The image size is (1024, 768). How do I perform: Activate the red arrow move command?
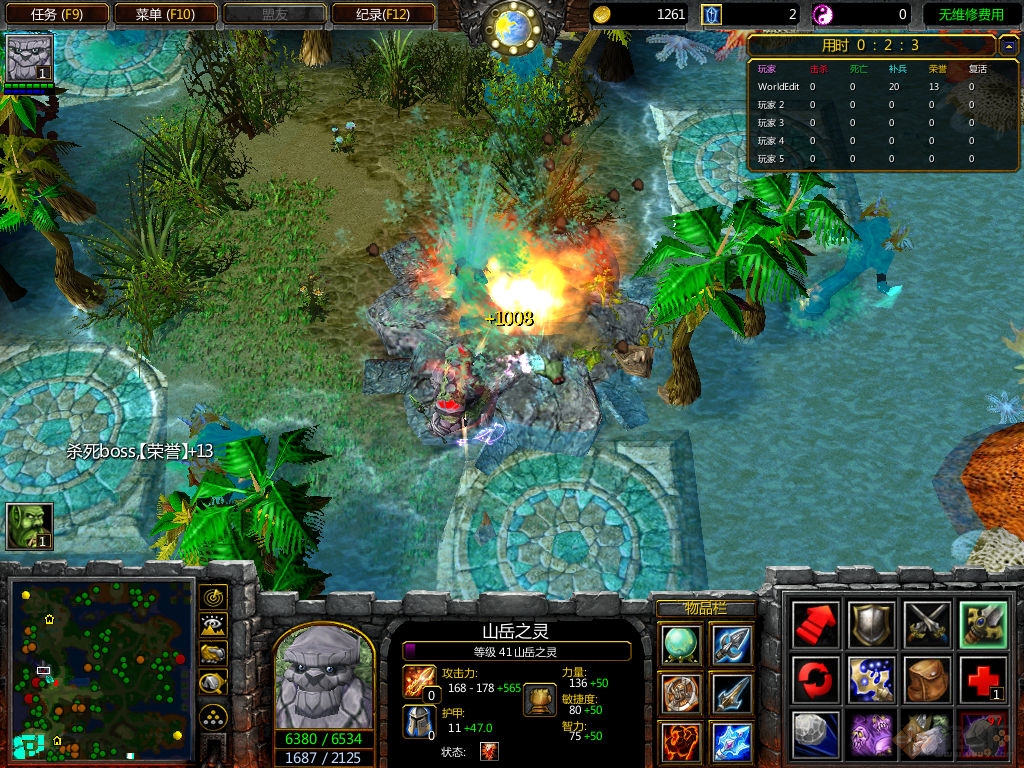coord(815,625)
